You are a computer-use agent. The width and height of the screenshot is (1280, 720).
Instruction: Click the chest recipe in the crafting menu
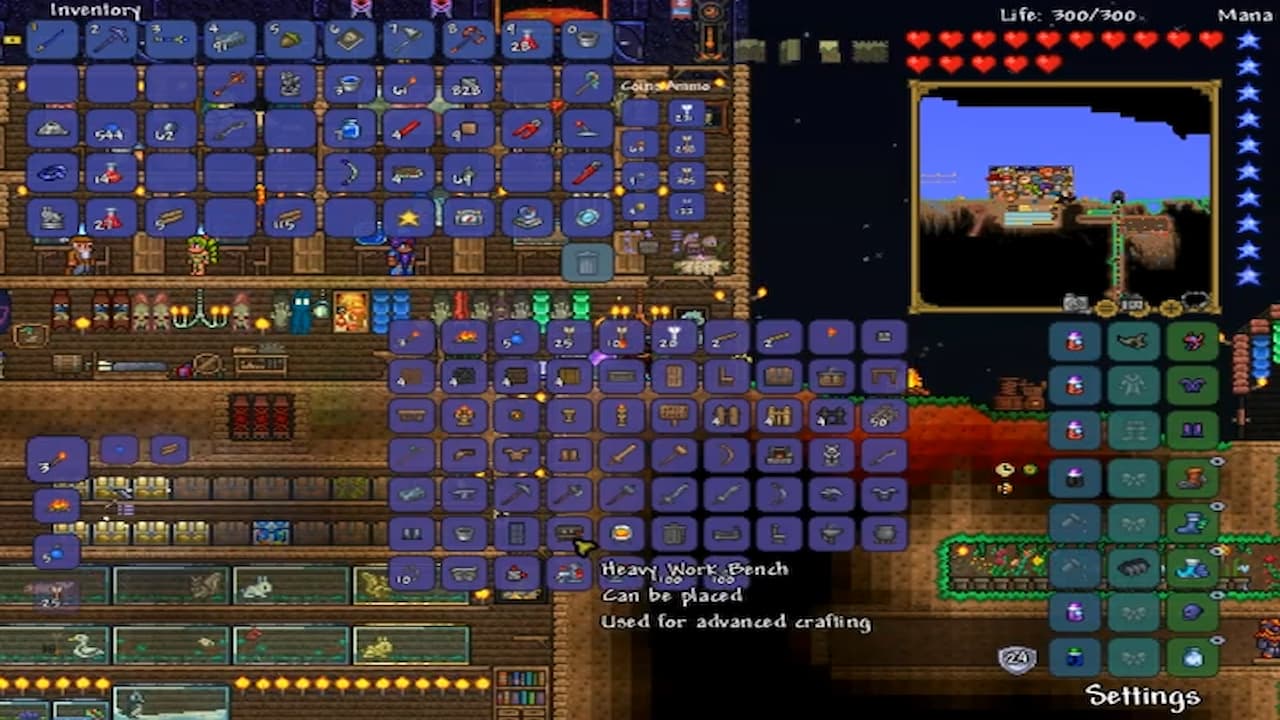tap(780, 377)
